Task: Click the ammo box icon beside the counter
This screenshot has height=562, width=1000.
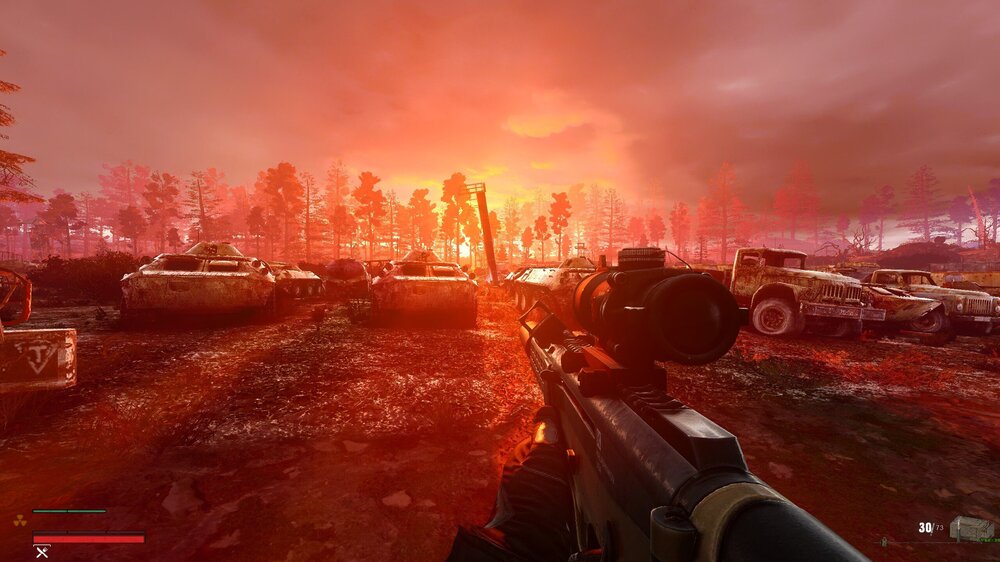Action: click(x=970, y=529)
